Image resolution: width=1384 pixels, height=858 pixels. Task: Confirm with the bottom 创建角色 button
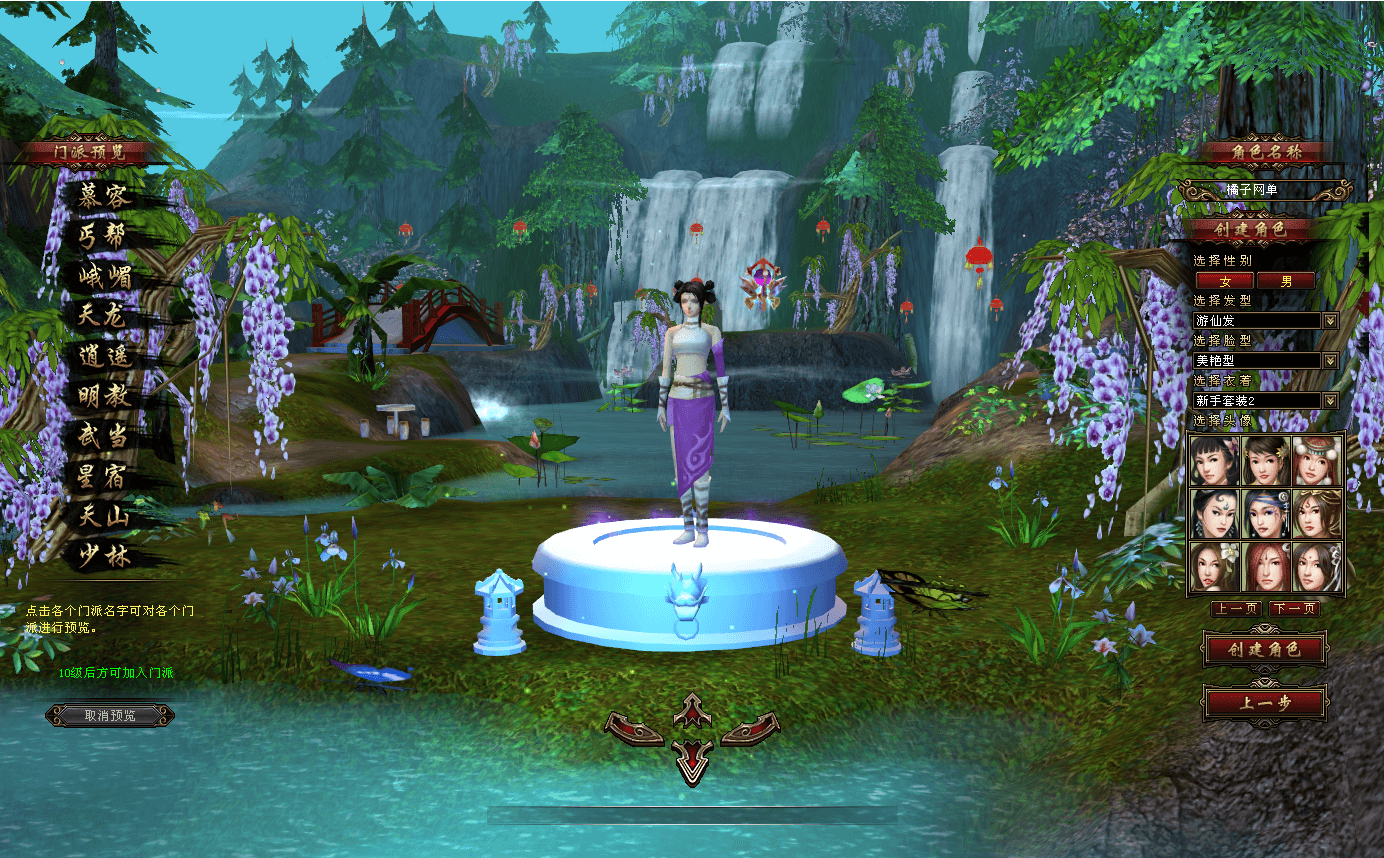tap(1265, 650)
